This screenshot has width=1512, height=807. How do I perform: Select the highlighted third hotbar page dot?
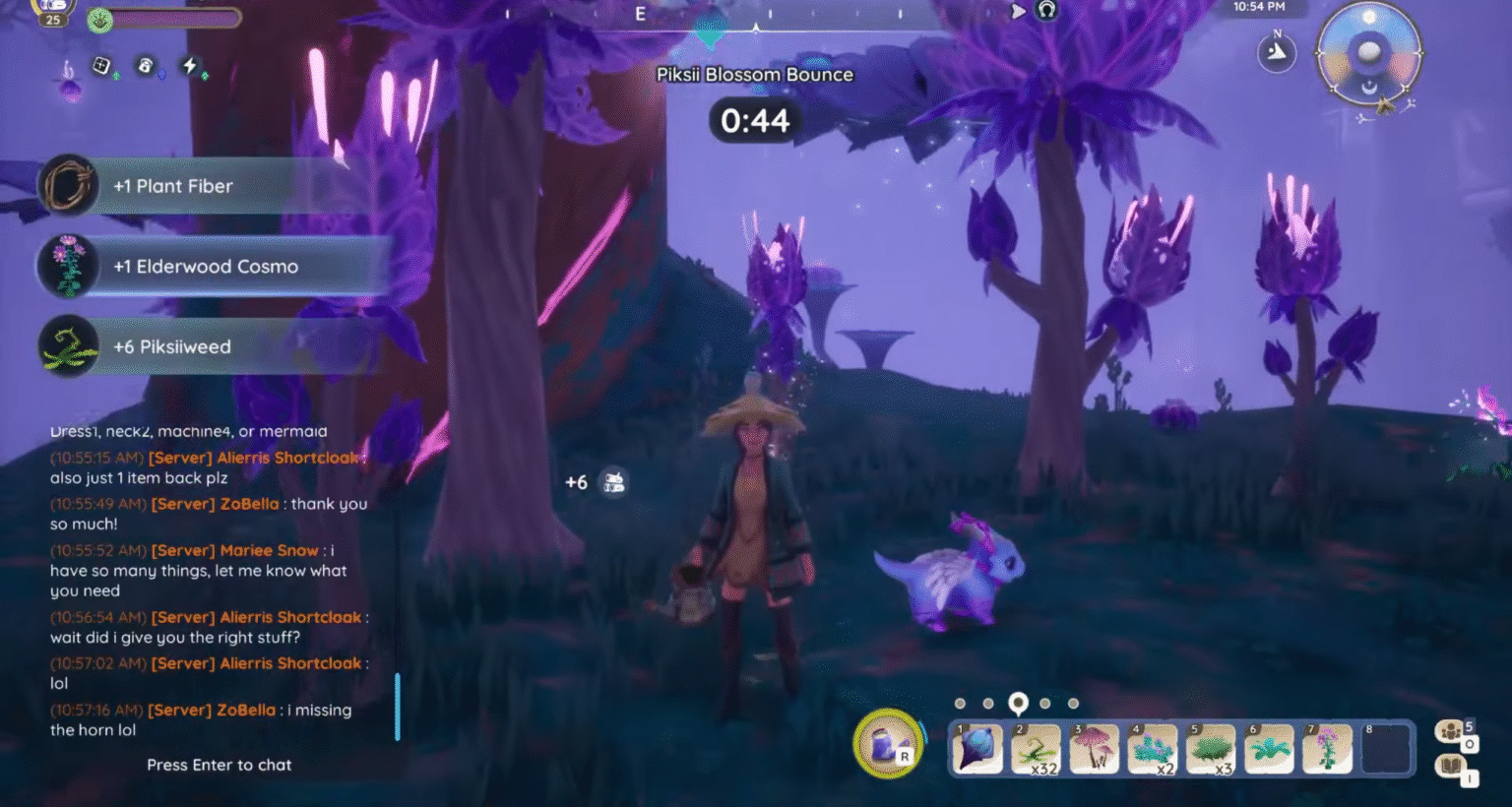1017,703
